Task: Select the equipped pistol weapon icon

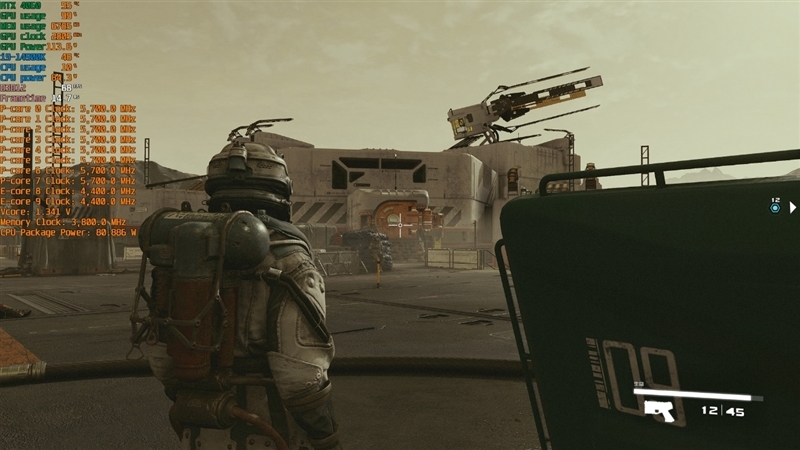Action: tap(658, 410)
